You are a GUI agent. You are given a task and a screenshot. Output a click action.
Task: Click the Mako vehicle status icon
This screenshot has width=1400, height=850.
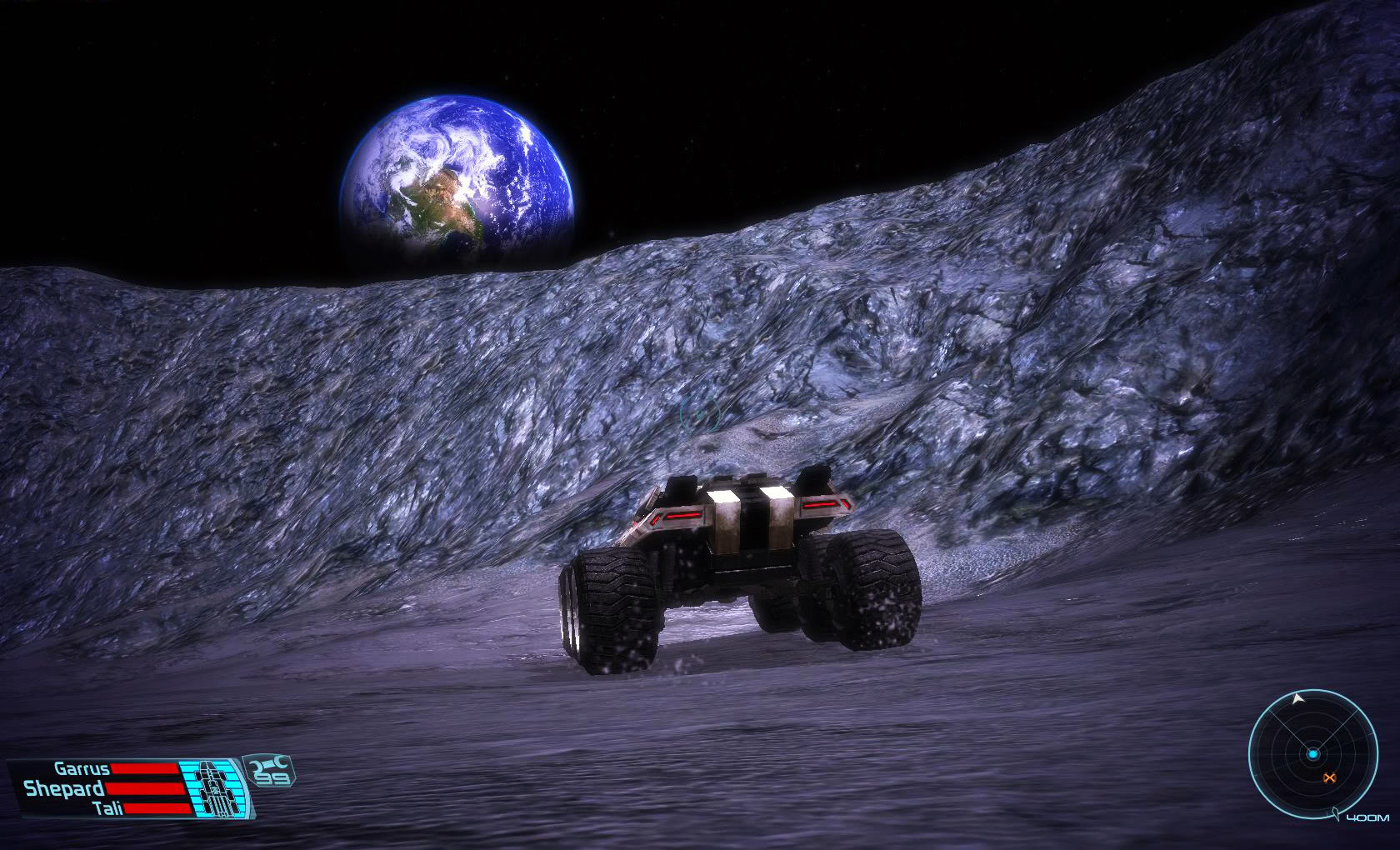217,787
